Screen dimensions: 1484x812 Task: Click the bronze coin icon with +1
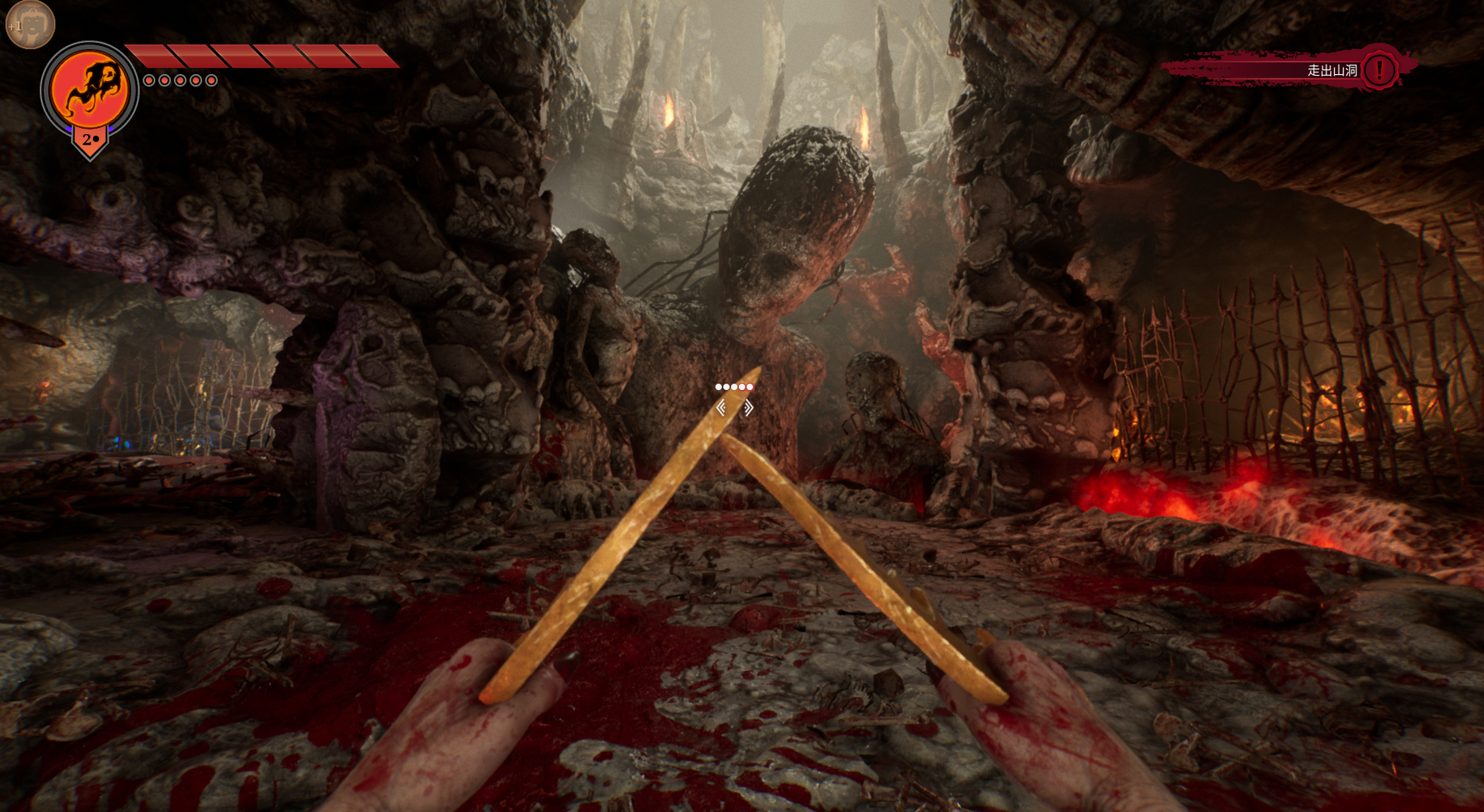(30, 24)
